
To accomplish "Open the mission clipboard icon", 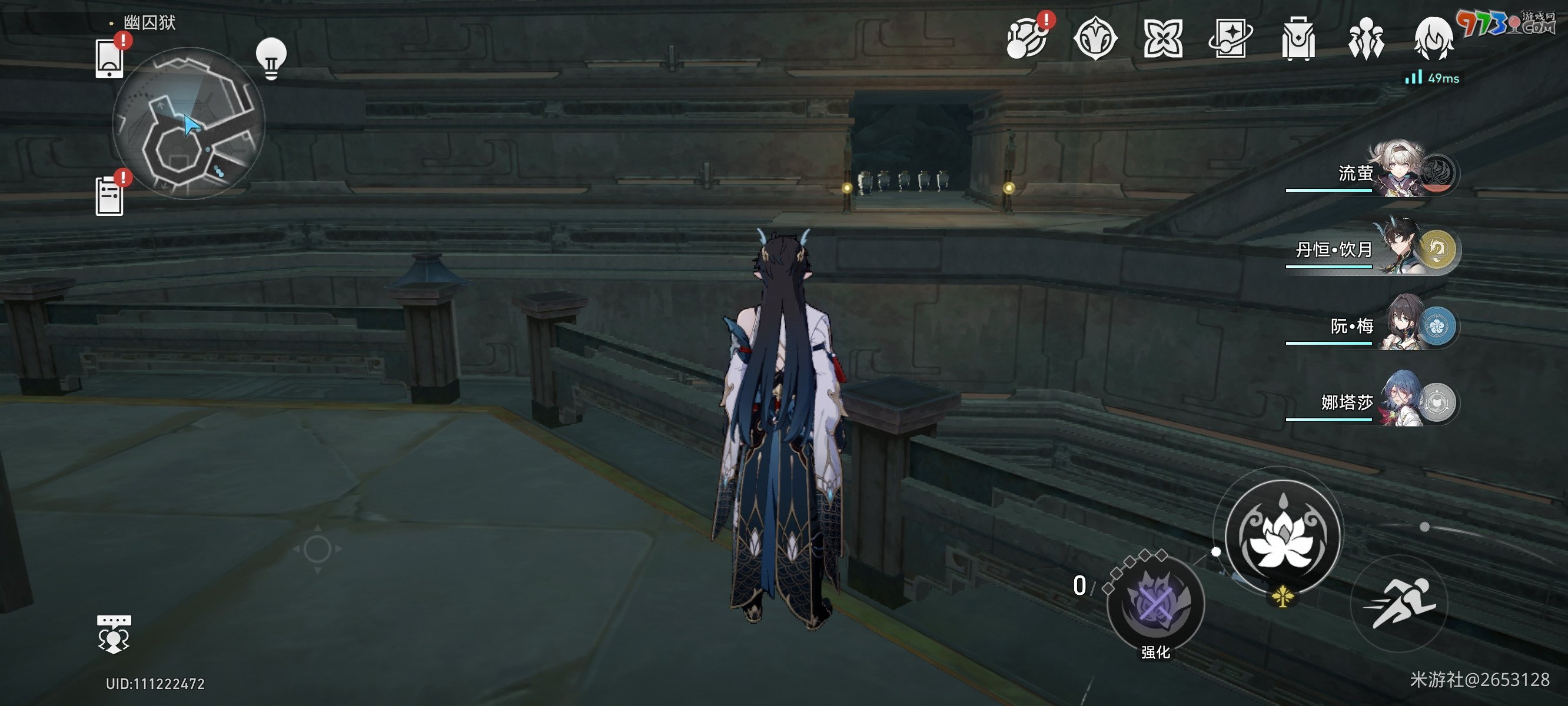I will (x=110, y=195).
